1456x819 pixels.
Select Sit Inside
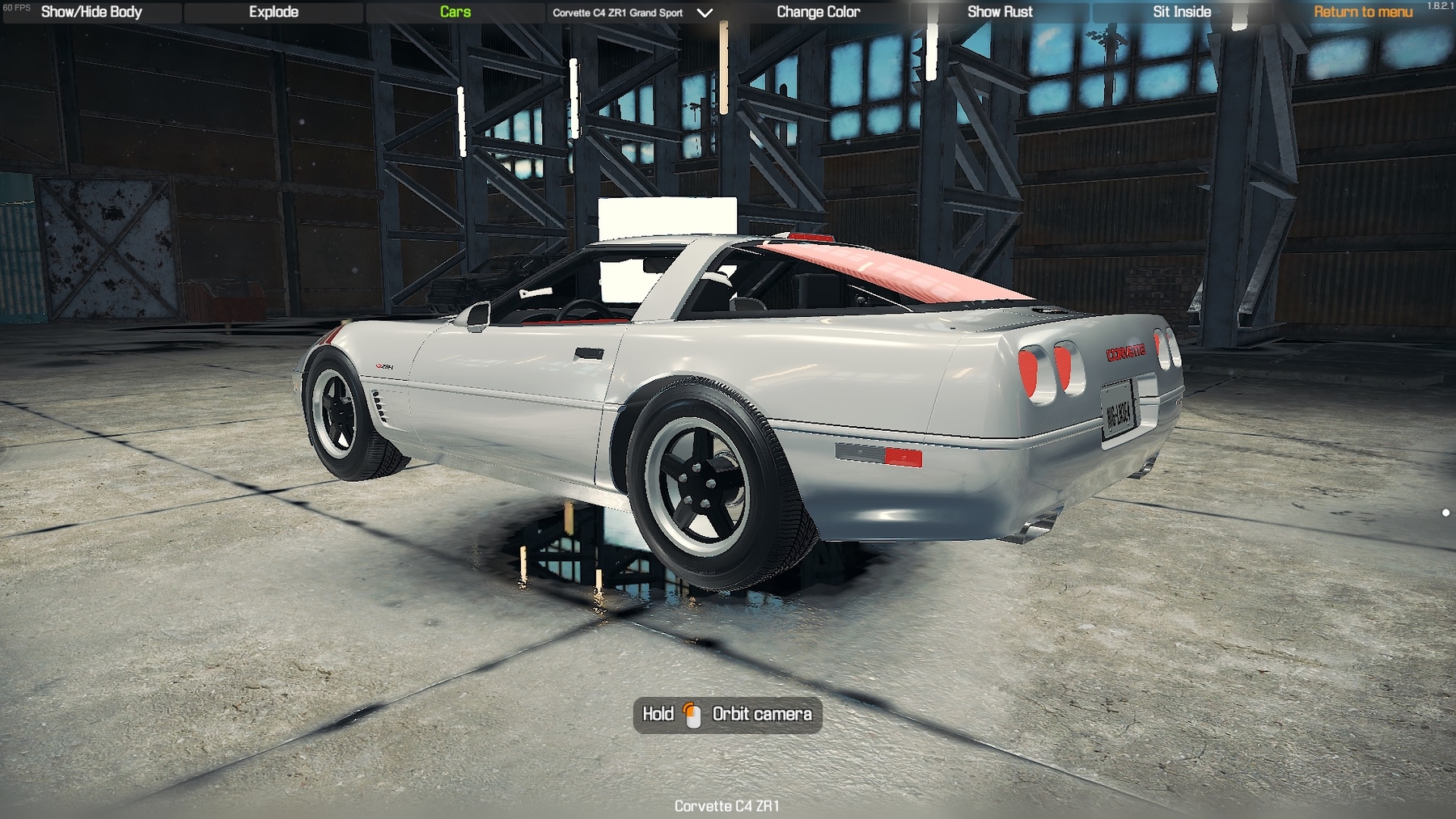click(1182, 12)
